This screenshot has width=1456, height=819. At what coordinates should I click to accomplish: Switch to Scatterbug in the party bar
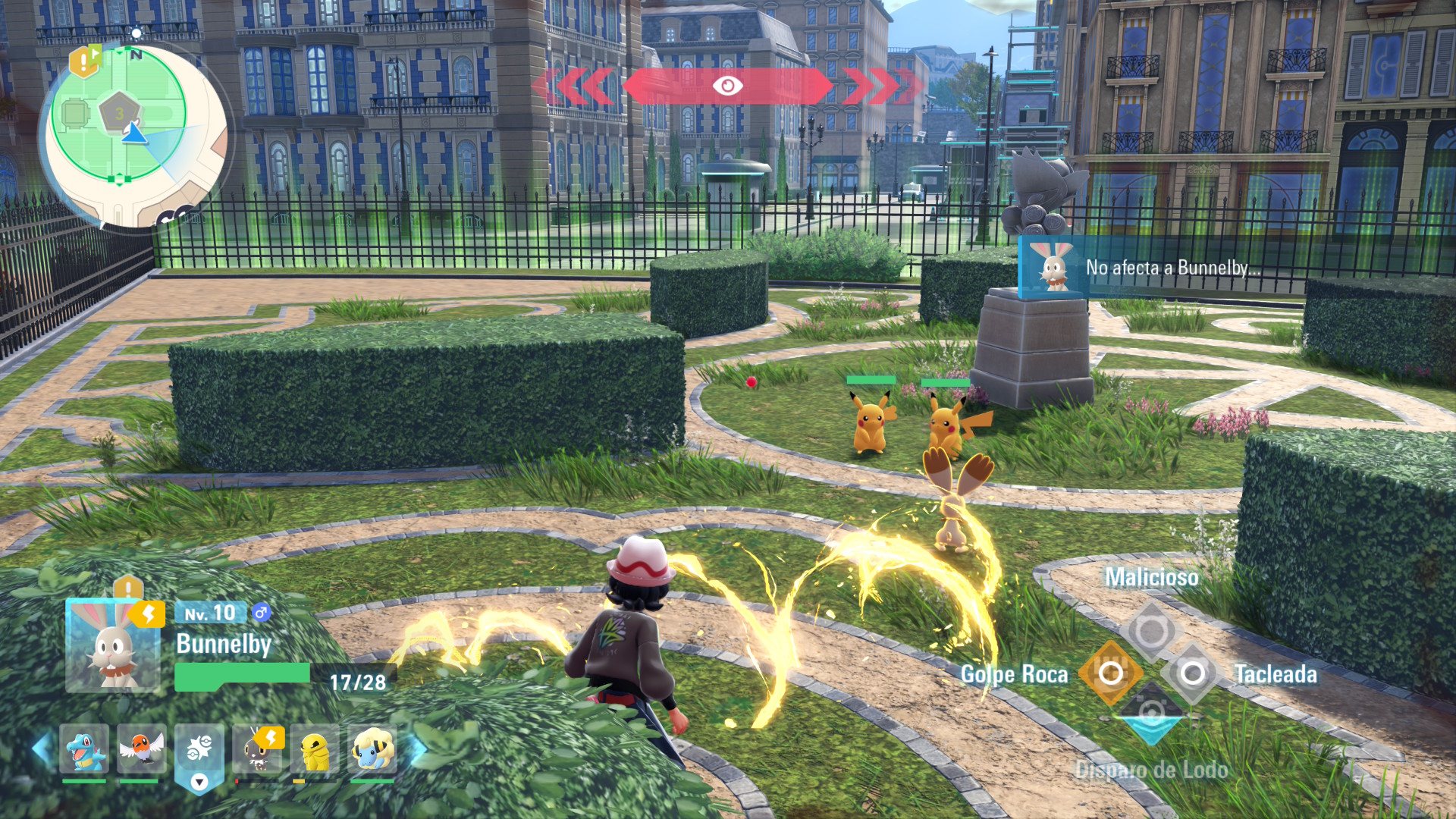258,750
